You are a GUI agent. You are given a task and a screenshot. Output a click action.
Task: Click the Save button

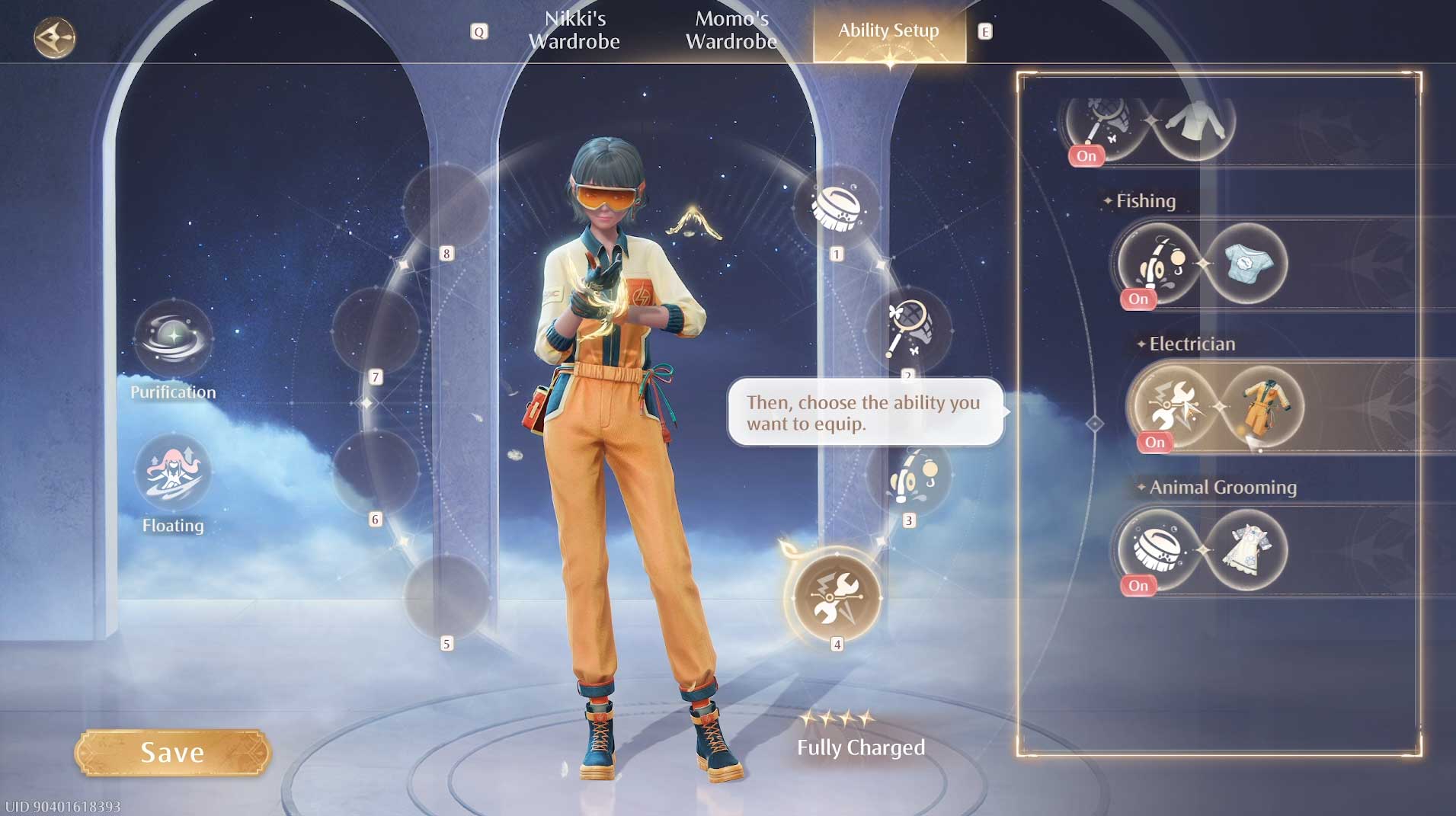tap(172, 753)
